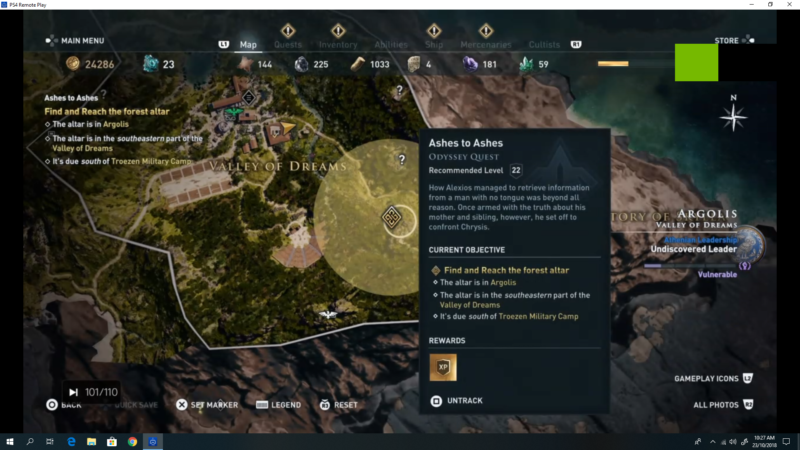Image resolution: width=800 pixels, height=450 pixels.
Task: Go to the Ship tab
Action: pos(434,44)
